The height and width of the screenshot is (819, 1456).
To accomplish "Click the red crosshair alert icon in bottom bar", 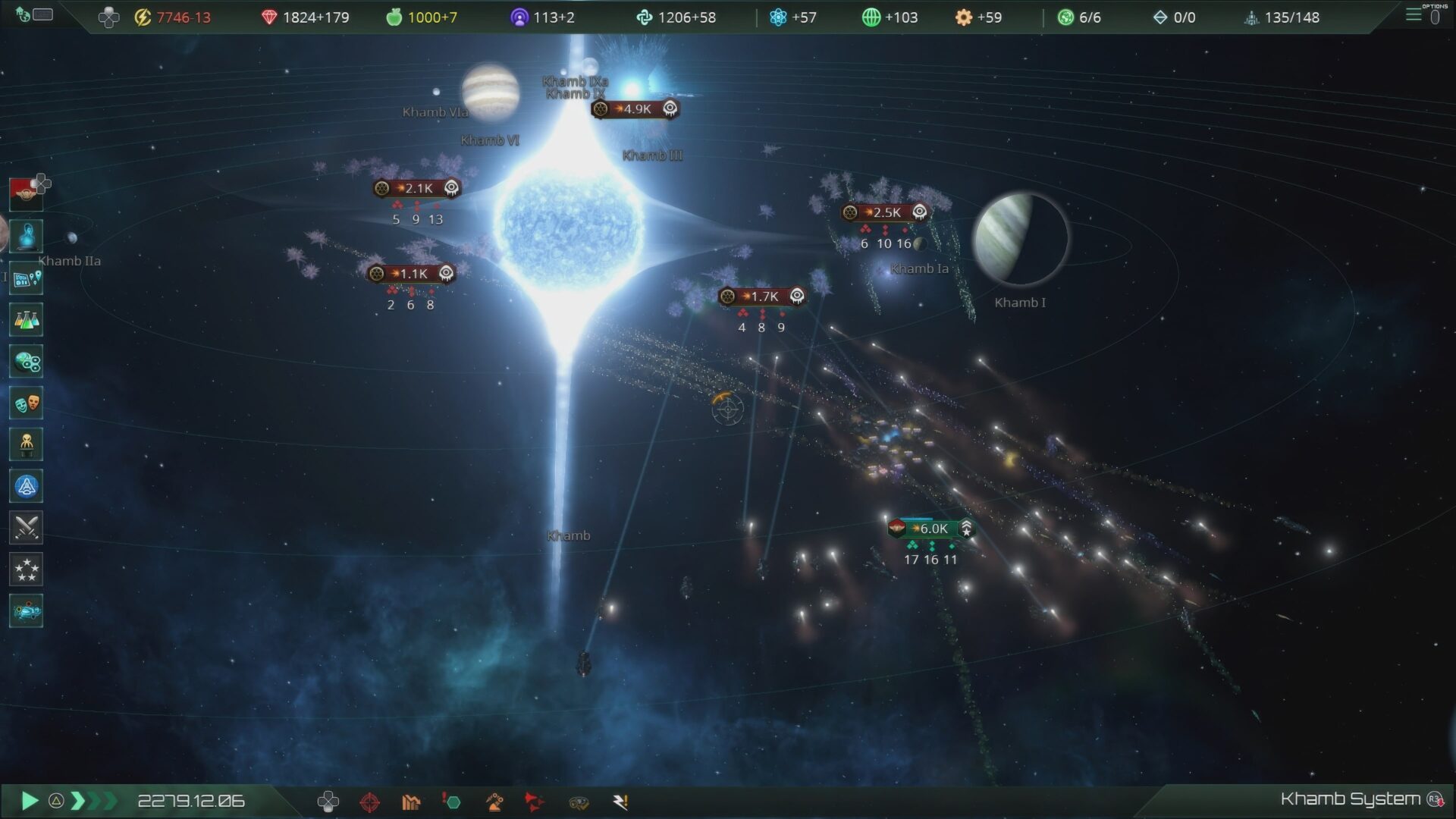I will [372, 802].
